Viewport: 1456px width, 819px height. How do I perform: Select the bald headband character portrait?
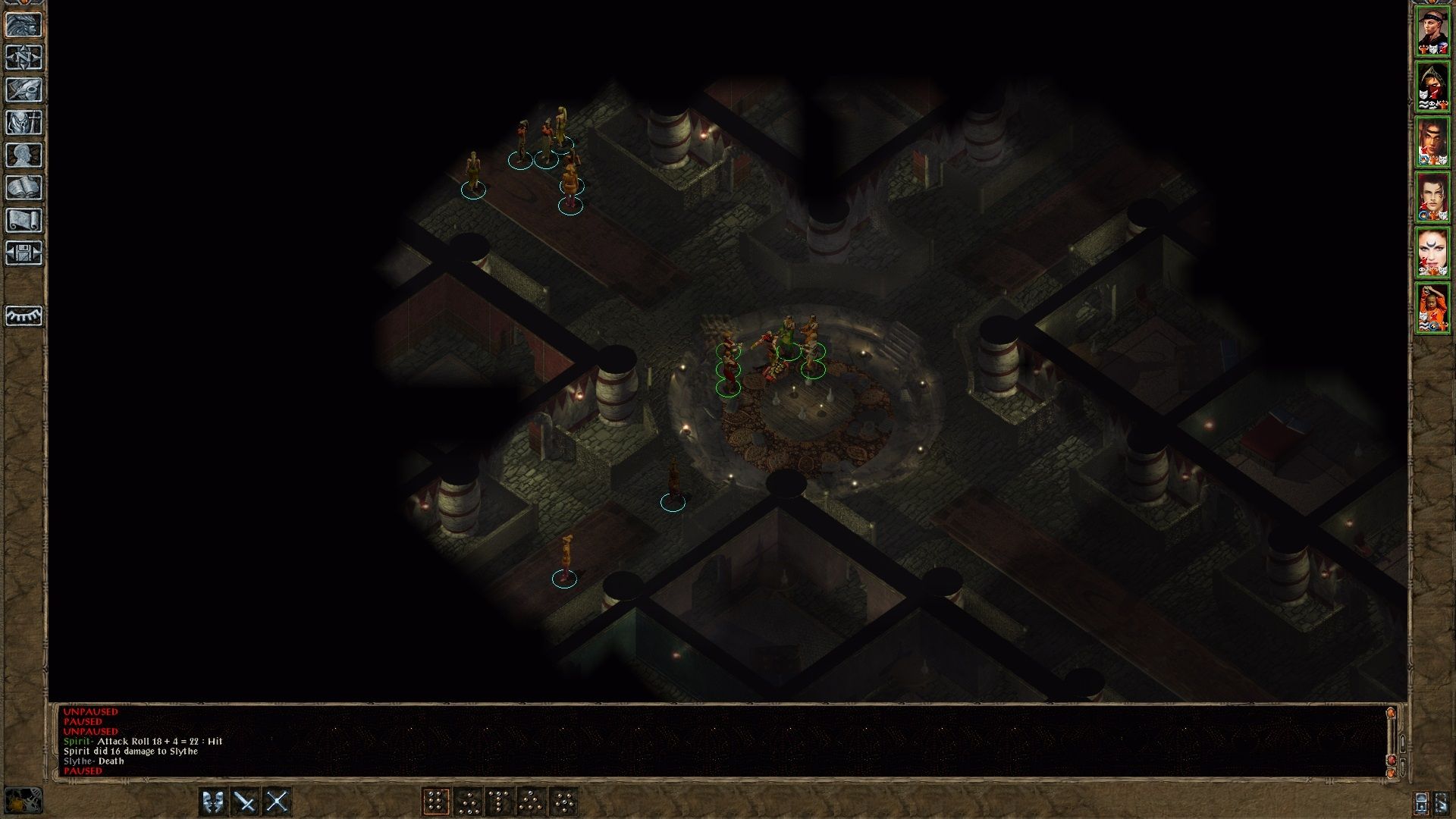tap(1432, 31)
